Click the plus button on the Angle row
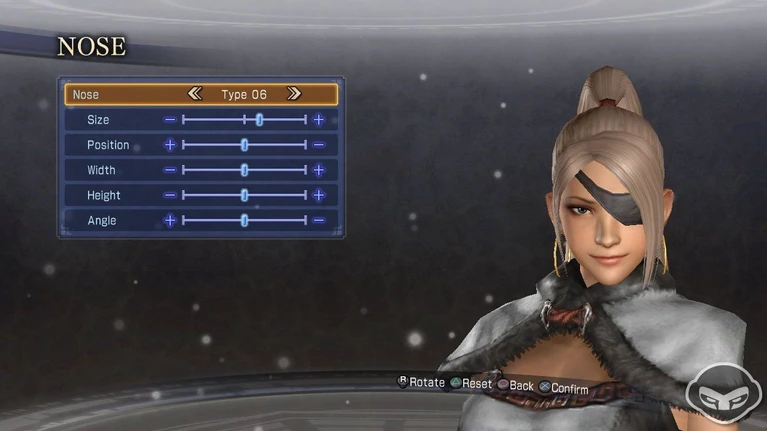Screen dimensions: 767x431 click(170, 220)
